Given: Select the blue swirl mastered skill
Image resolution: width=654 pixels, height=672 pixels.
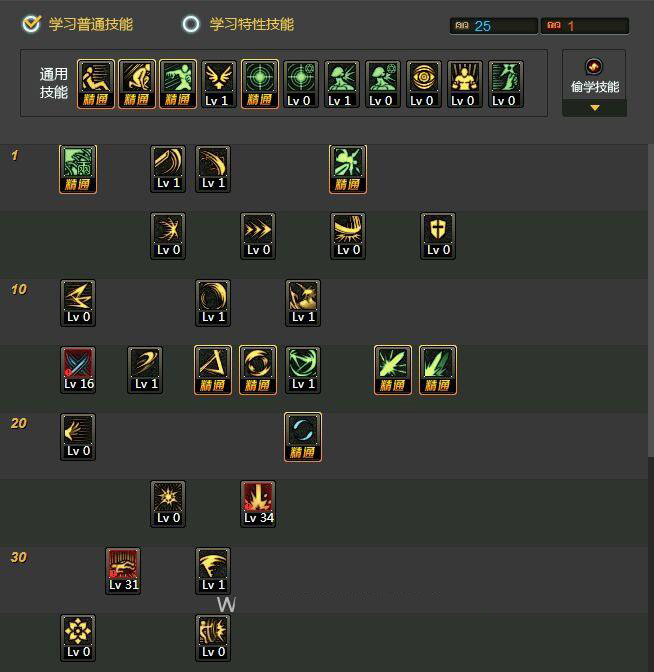Looking at the screenshot, I should click(302, 437).
